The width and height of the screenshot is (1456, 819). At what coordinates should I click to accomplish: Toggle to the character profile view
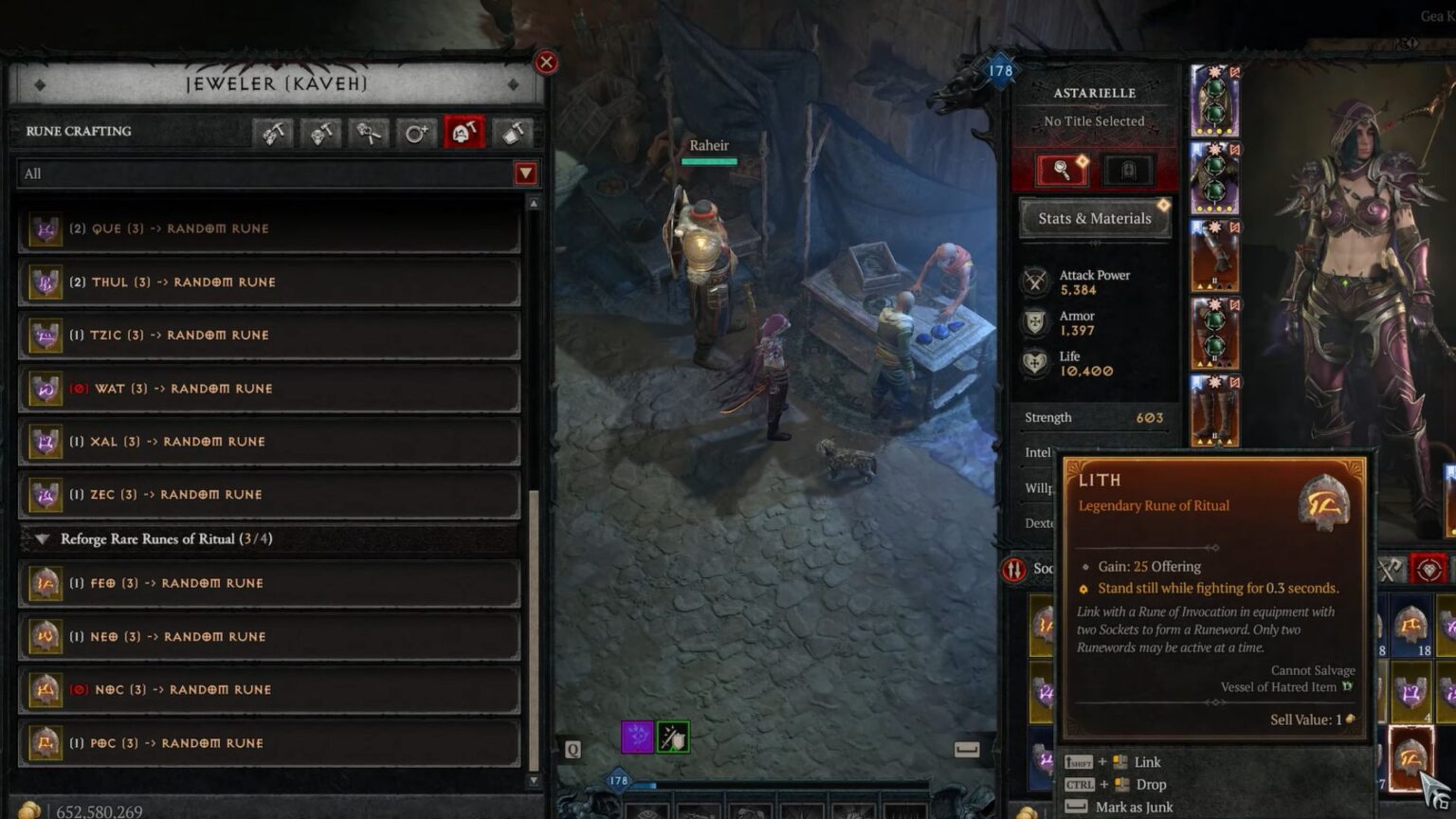[x=1128, y=170]
